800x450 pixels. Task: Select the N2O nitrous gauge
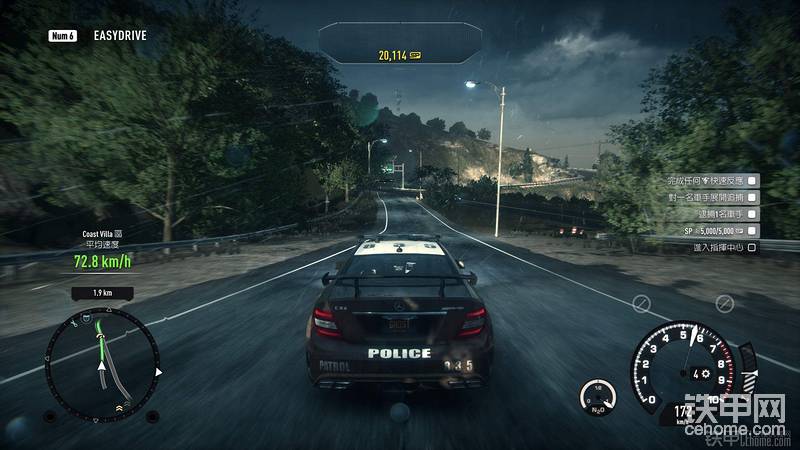(597, 395)
